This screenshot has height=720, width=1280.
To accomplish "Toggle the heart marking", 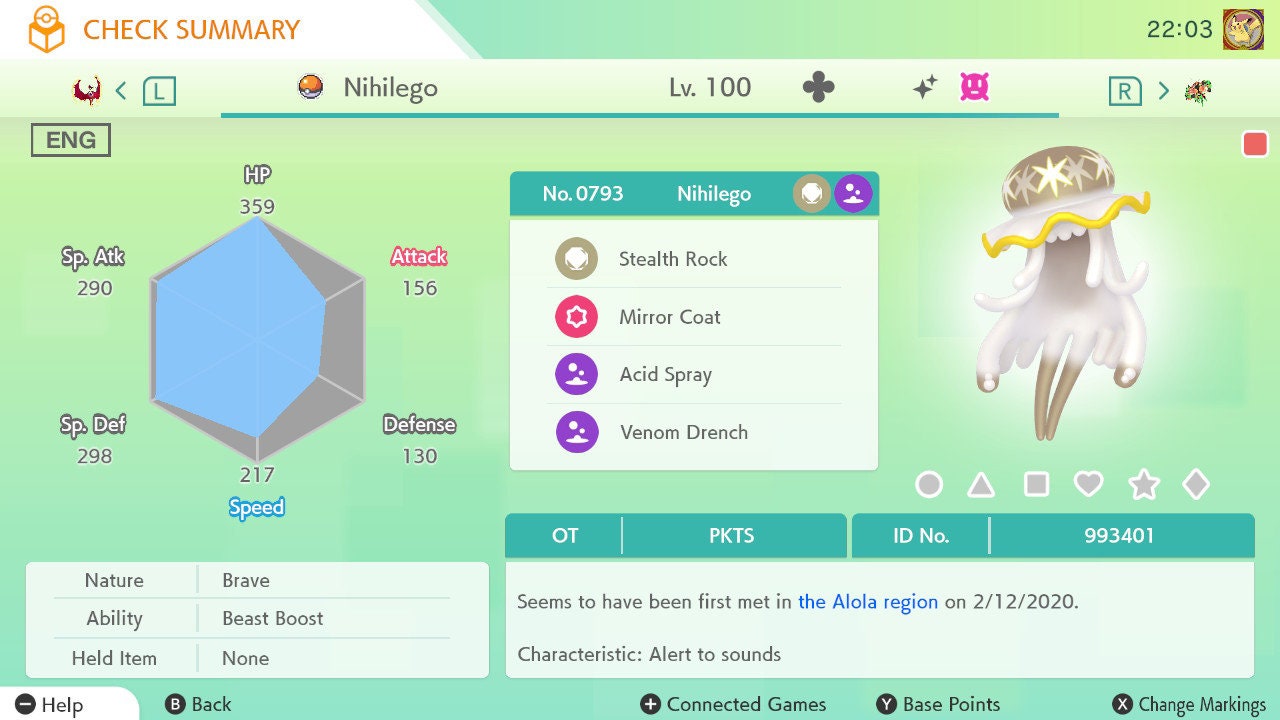I will tap(1088, 485).
